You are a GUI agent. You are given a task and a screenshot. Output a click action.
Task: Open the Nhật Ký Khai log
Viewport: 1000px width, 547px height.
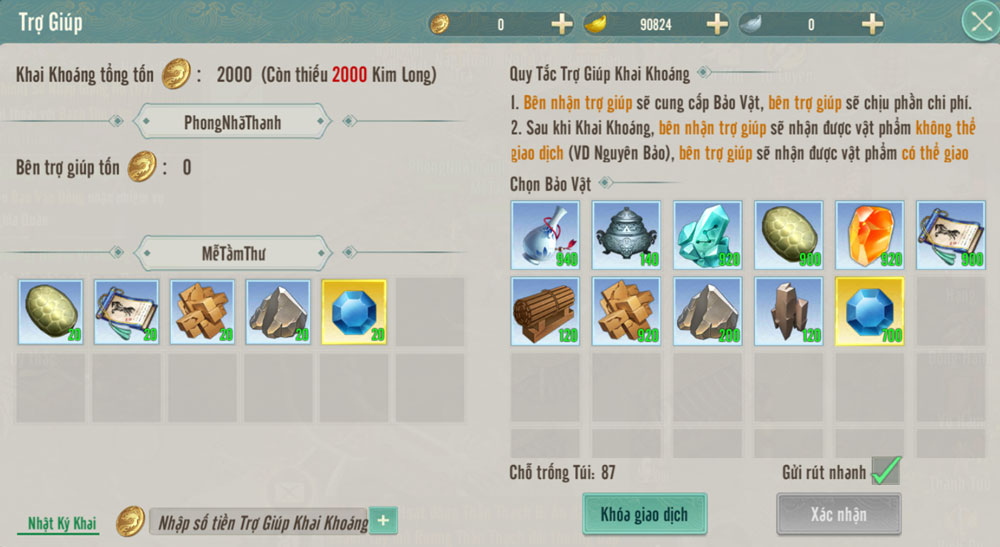click(x=61, y=524)
